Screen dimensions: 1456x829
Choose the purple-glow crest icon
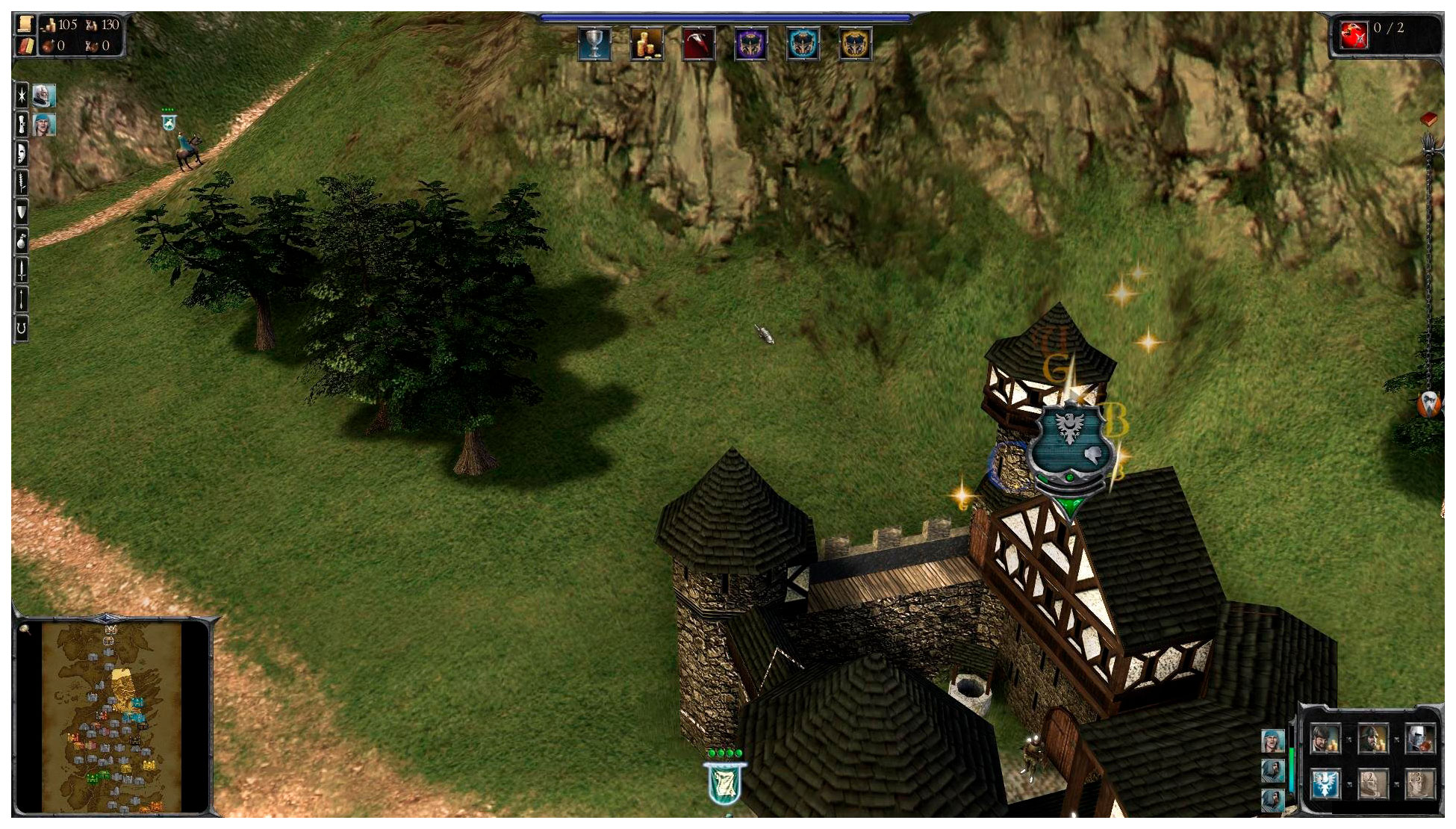(x=750, y=44)
